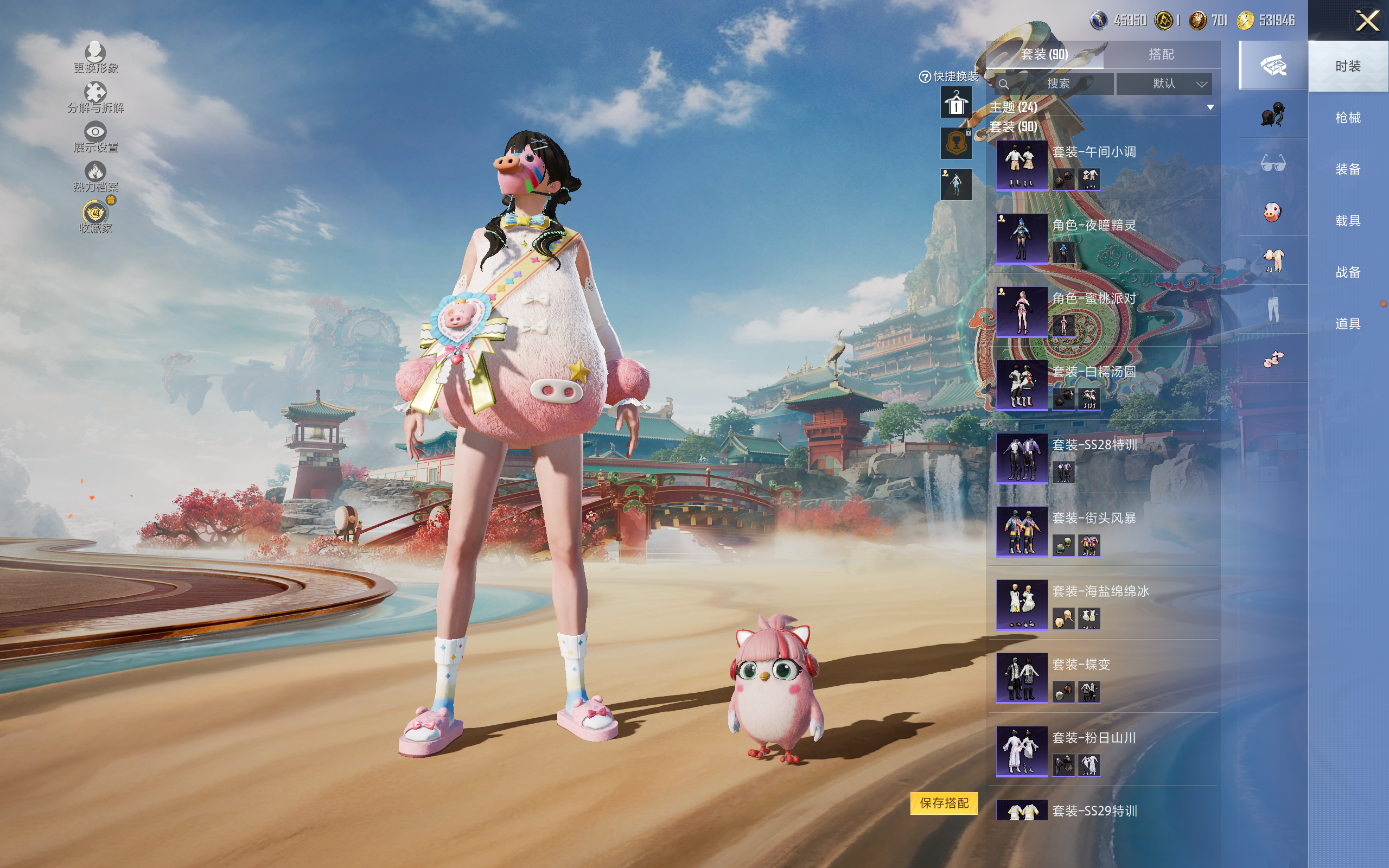This screenshot has height=868, width=1389.
Task: Open the 默认 sort dropdown
Action: 1165,84
